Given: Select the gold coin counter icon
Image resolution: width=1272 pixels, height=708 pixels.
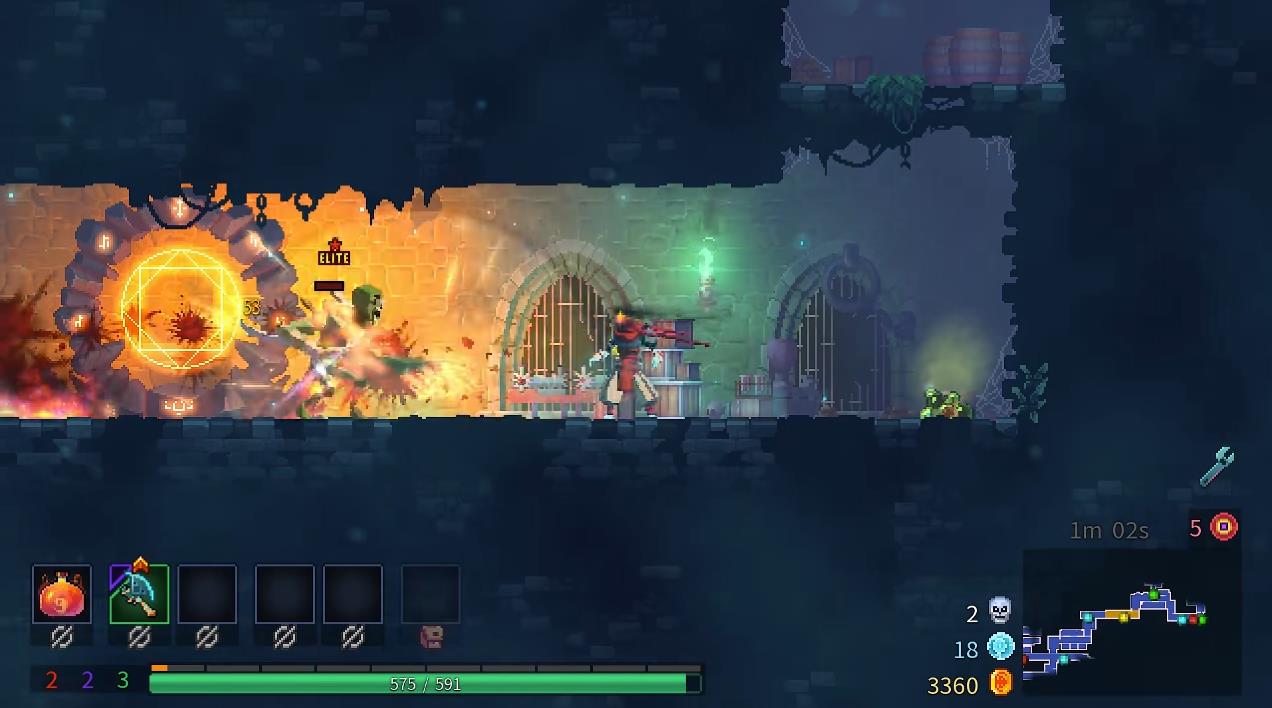Looking at the screenshot, I should 1001,684.
